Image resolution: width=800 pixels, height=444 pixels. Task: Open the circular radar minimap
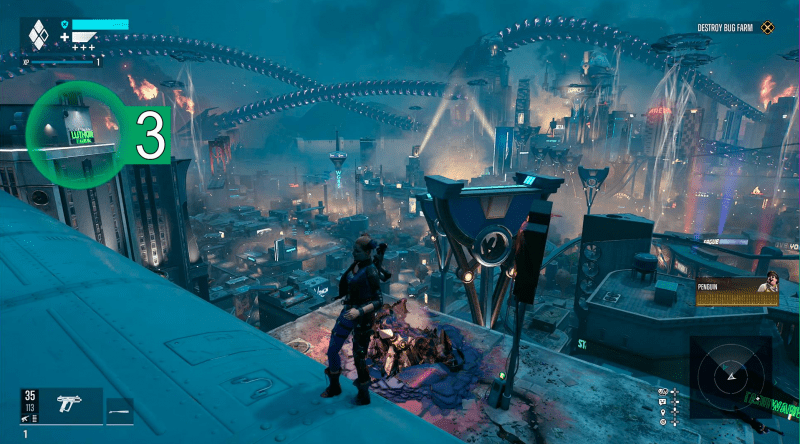point(731,376)
